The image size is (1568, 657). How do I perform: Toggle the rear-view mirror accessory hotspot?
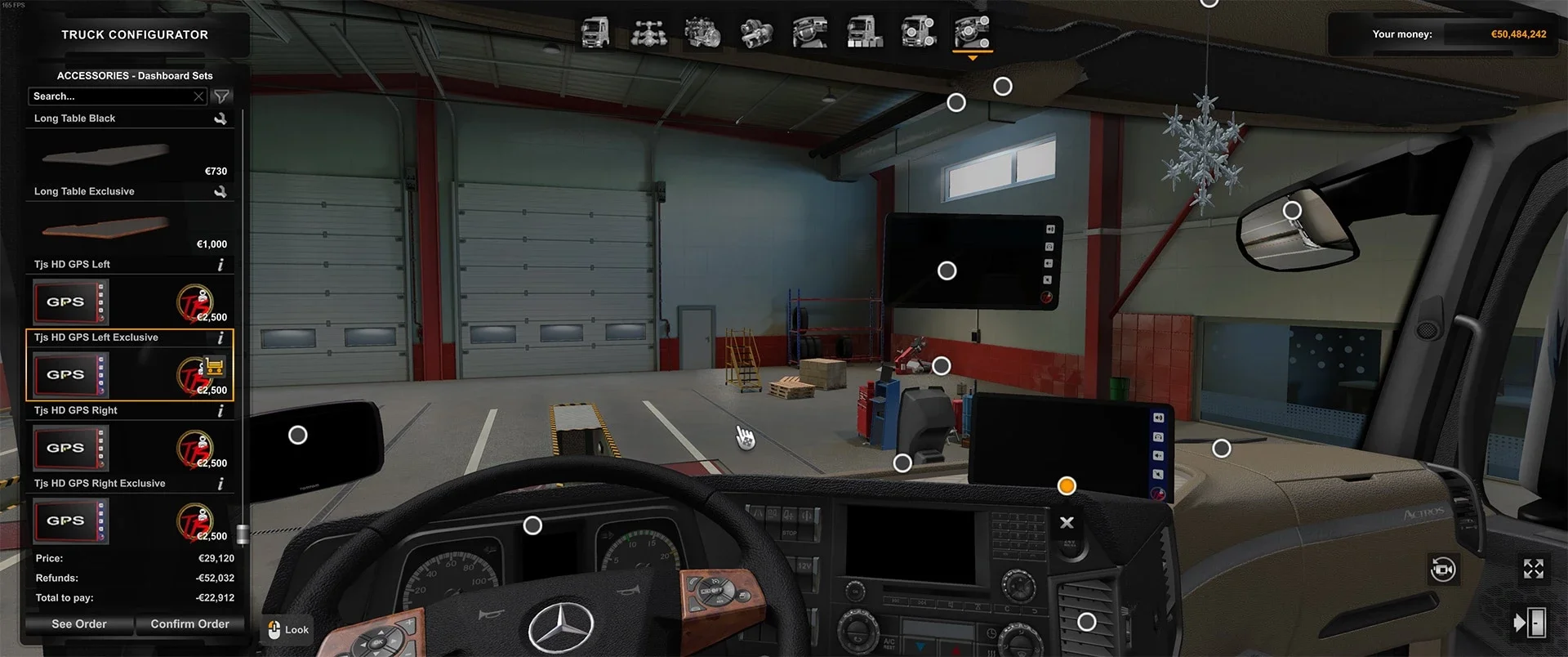1291,210
